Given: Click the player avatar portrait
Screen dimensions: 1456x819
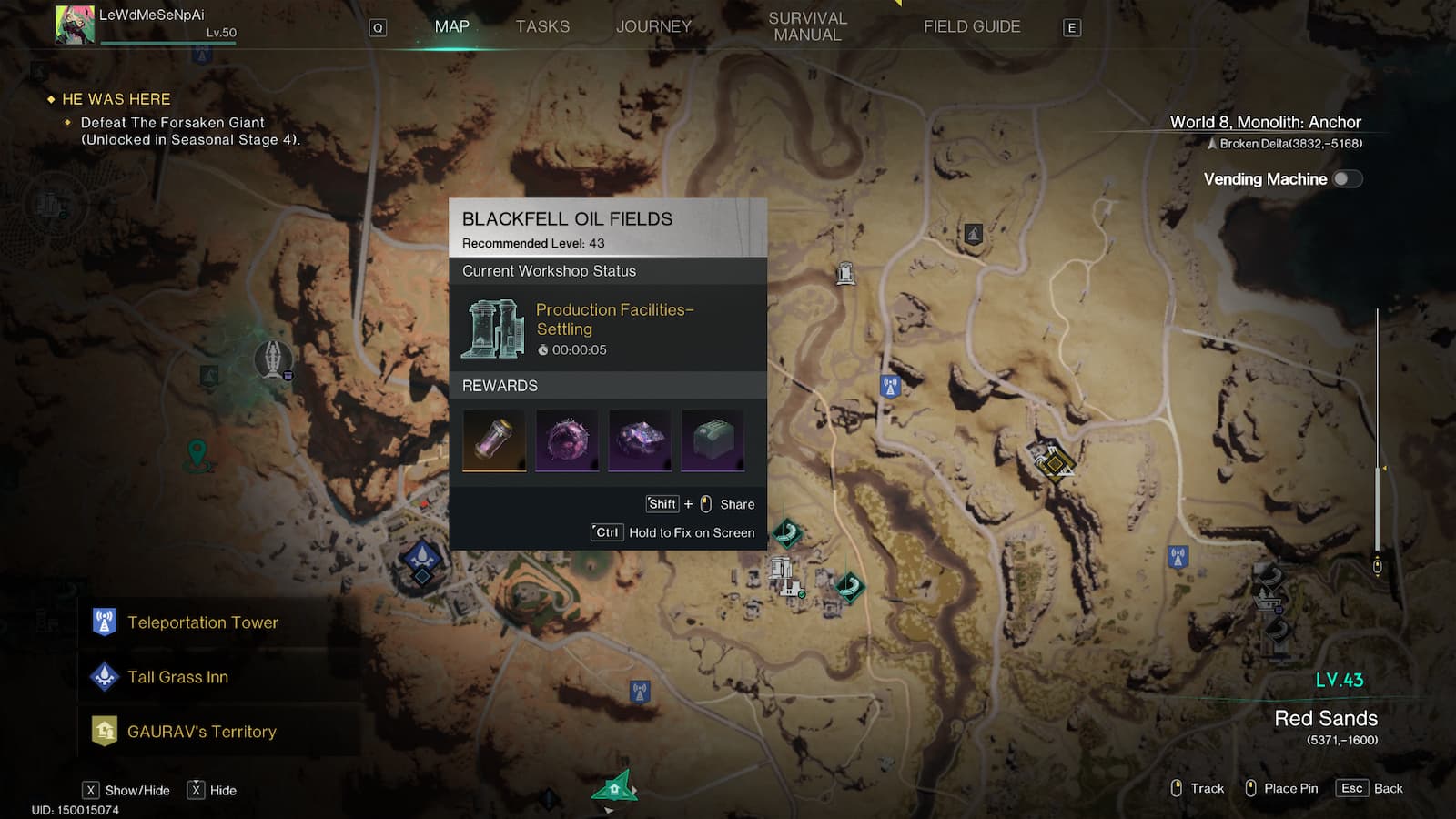Looking at the screenshot, I should 75,25.
